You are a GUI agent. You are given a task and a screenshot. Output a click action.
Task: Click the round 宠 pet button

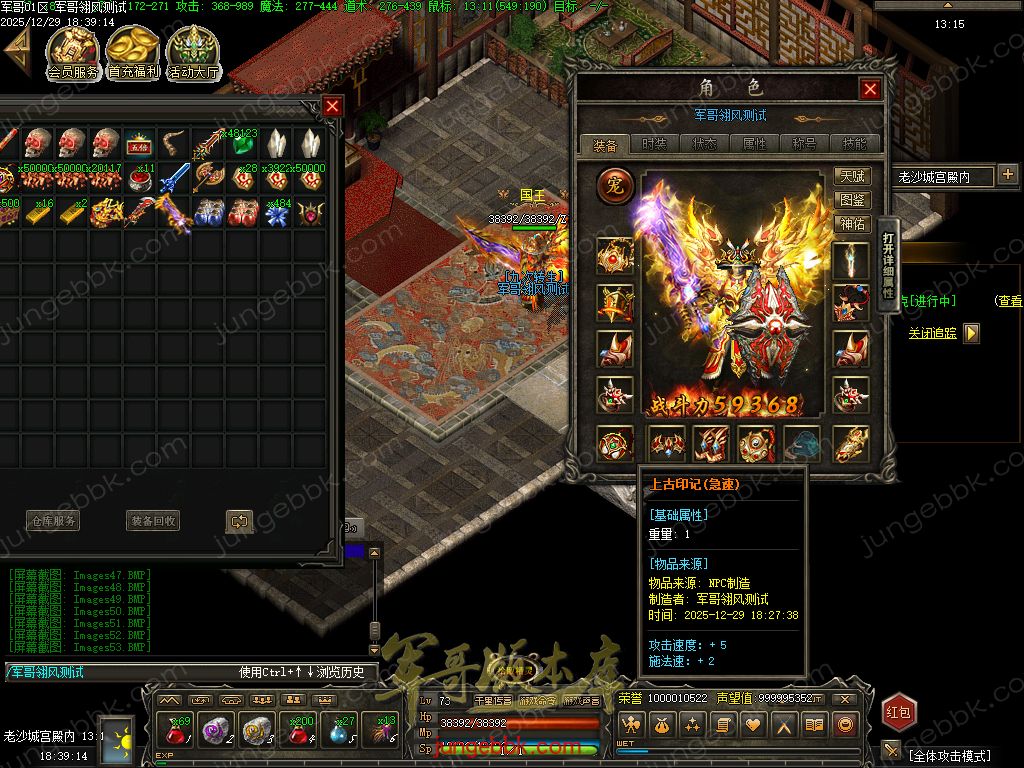pos(615,185)
